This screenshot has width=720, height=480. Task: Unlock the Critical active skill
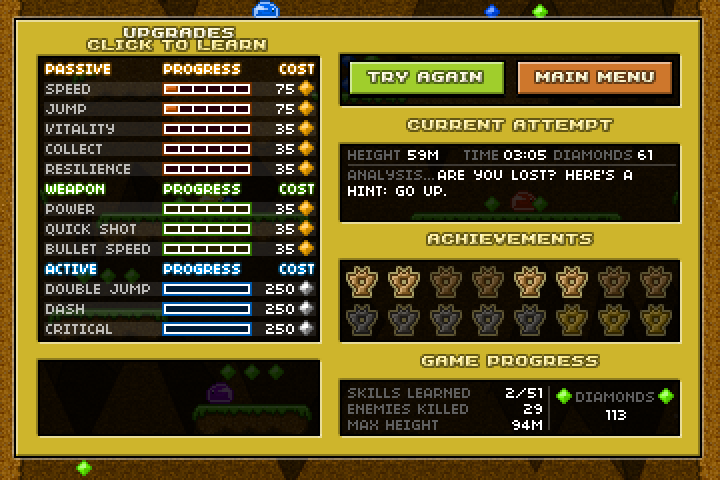[x=180, y=329]
